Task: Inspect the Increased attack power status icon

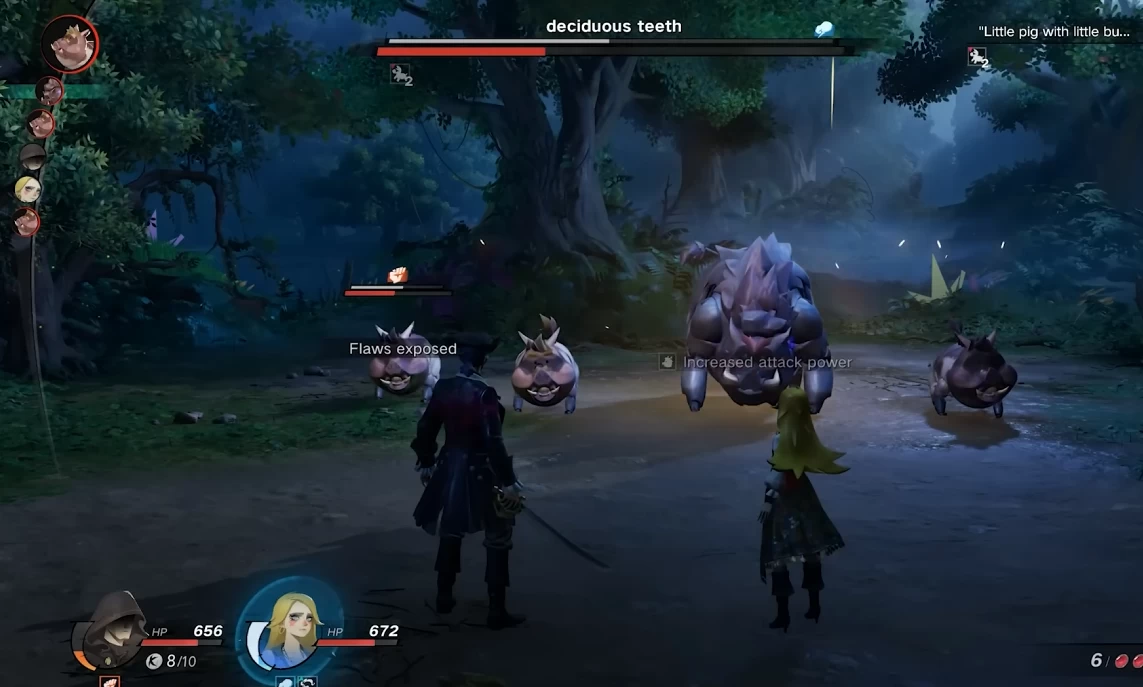Action: click(x=667, y=362)
